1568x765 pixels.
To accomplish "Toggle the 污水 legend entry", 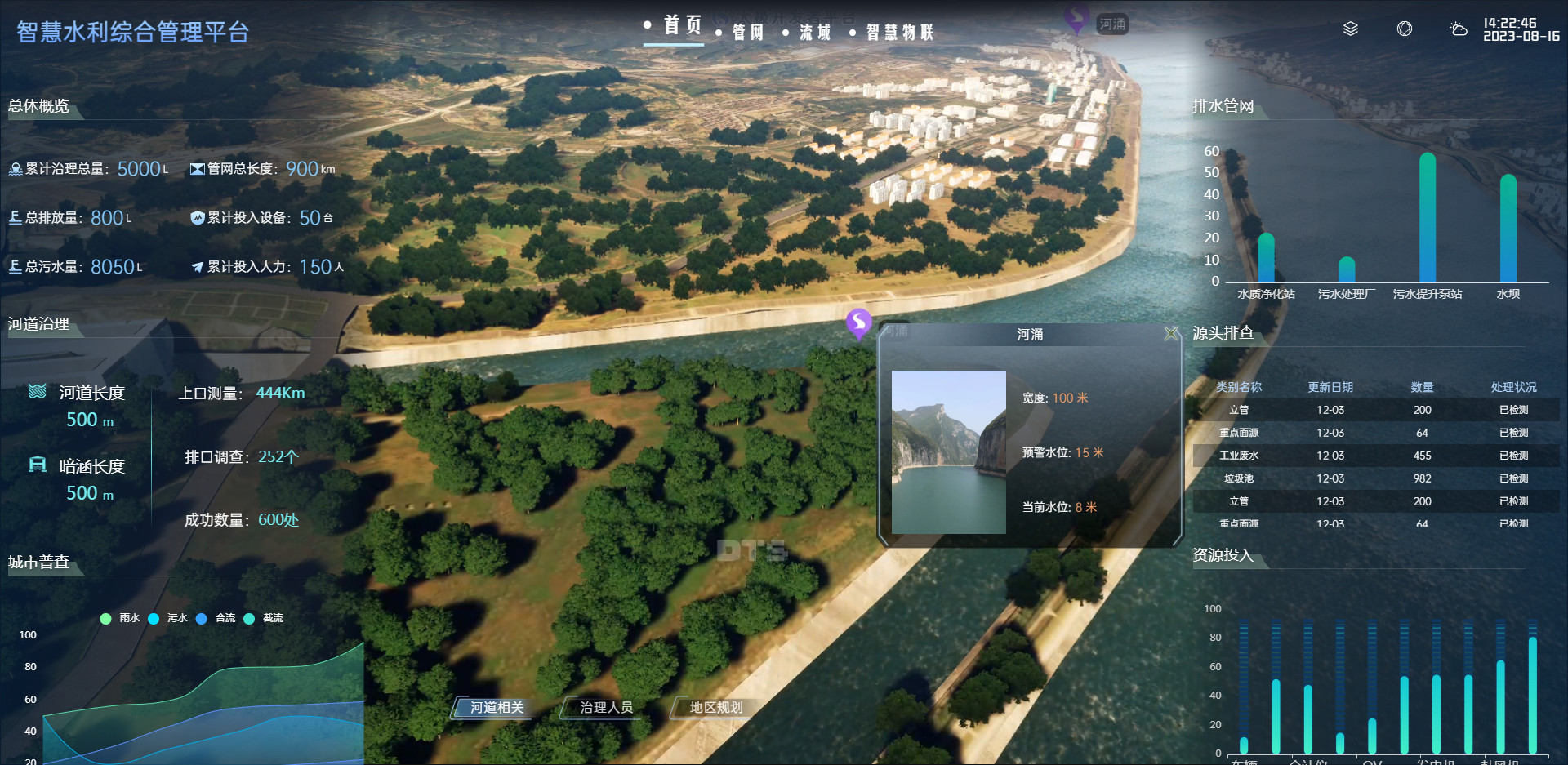I will [x=168, y=618].
